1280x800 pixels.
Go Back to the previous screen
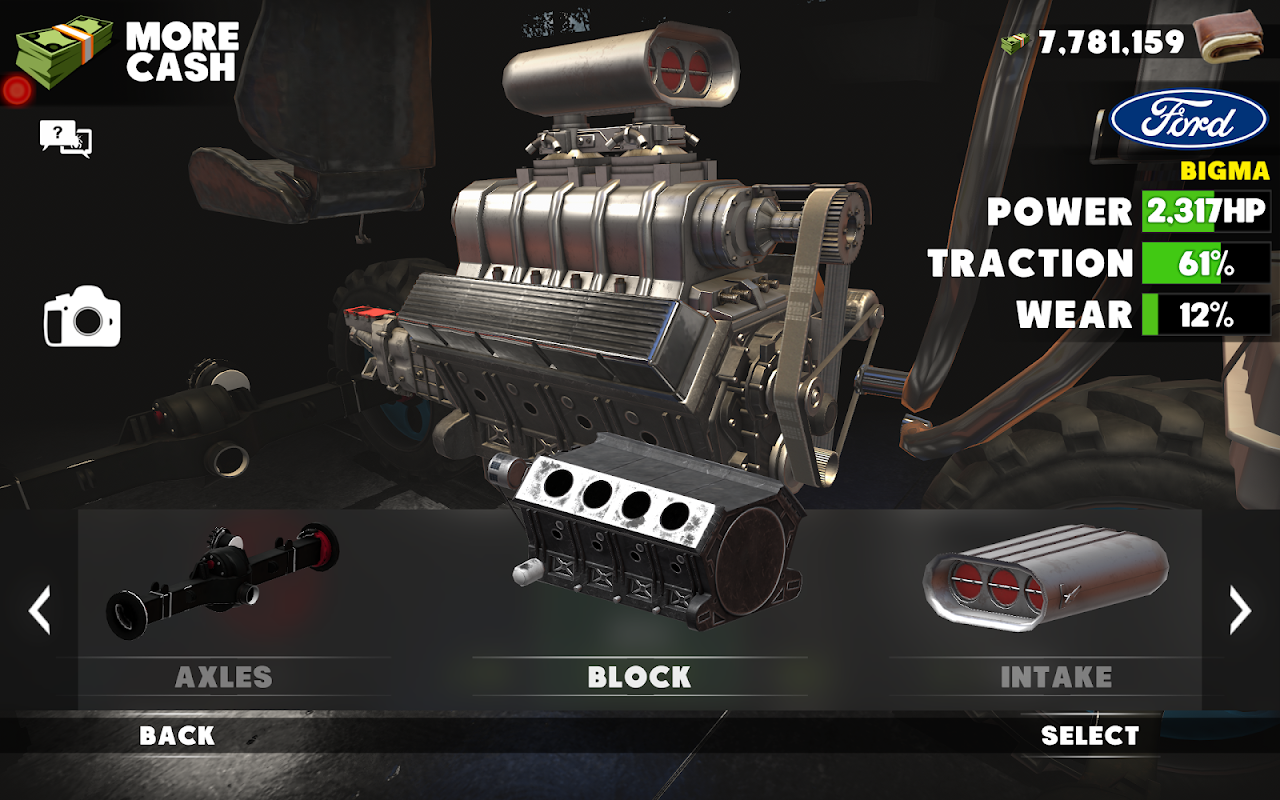point(177,736)
